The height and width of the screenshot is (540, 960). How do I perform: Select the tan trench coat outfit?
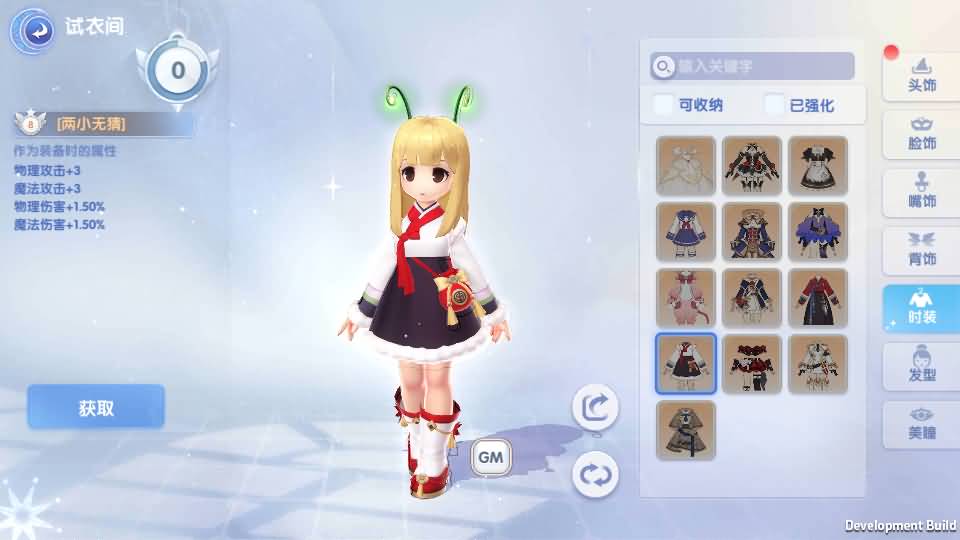[686, 430]
